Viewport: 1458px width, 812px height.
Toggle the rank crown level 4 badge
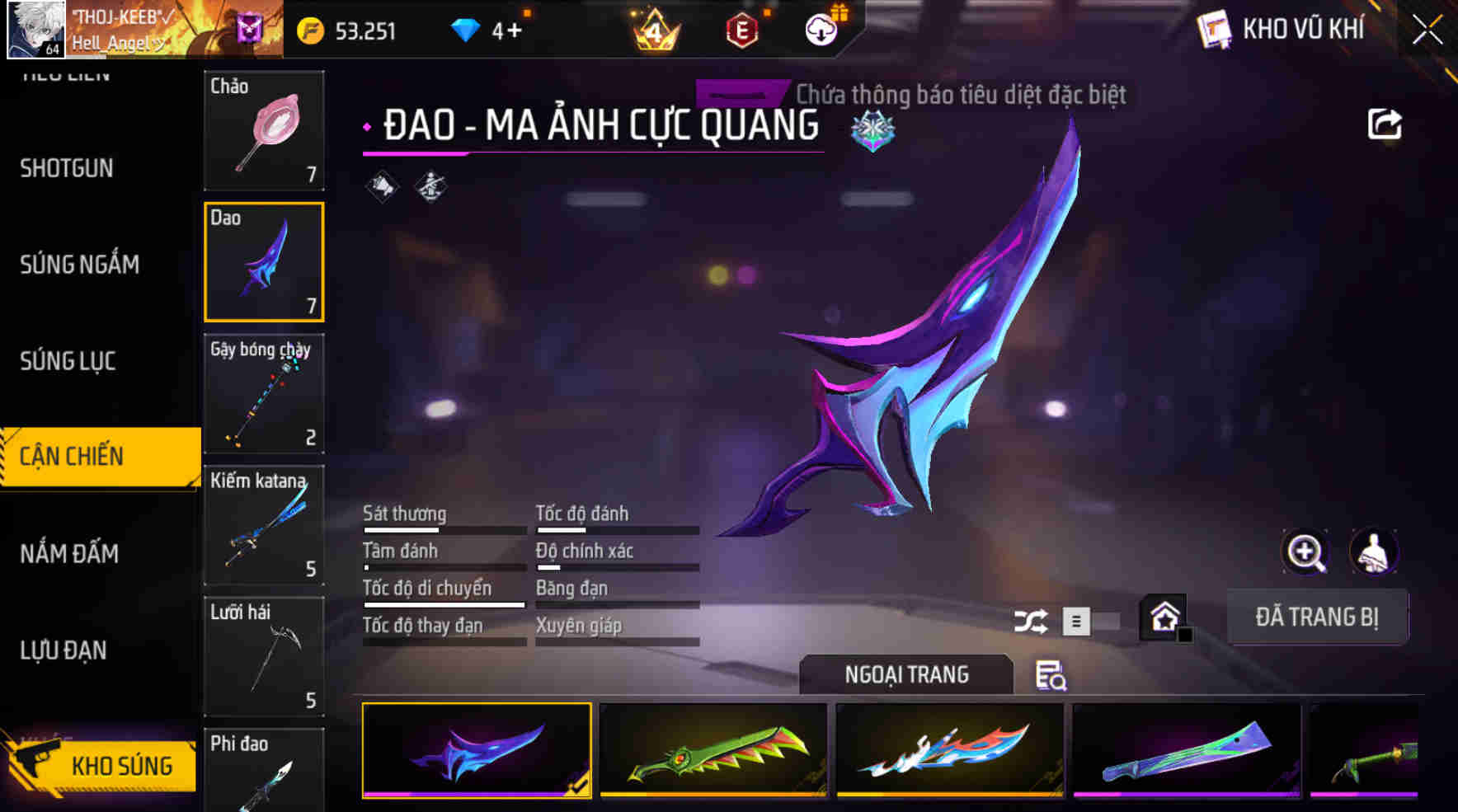tap(651, 31)
